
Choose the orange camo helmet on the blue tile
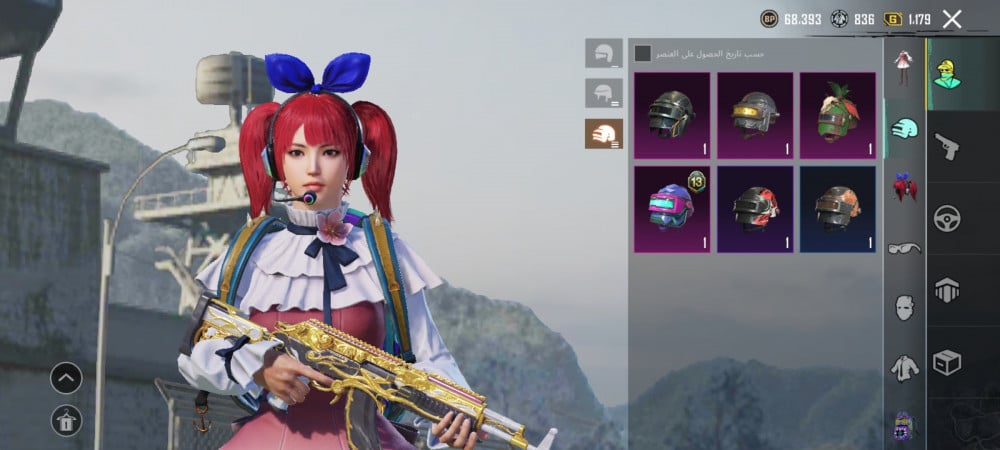[837, 208]
